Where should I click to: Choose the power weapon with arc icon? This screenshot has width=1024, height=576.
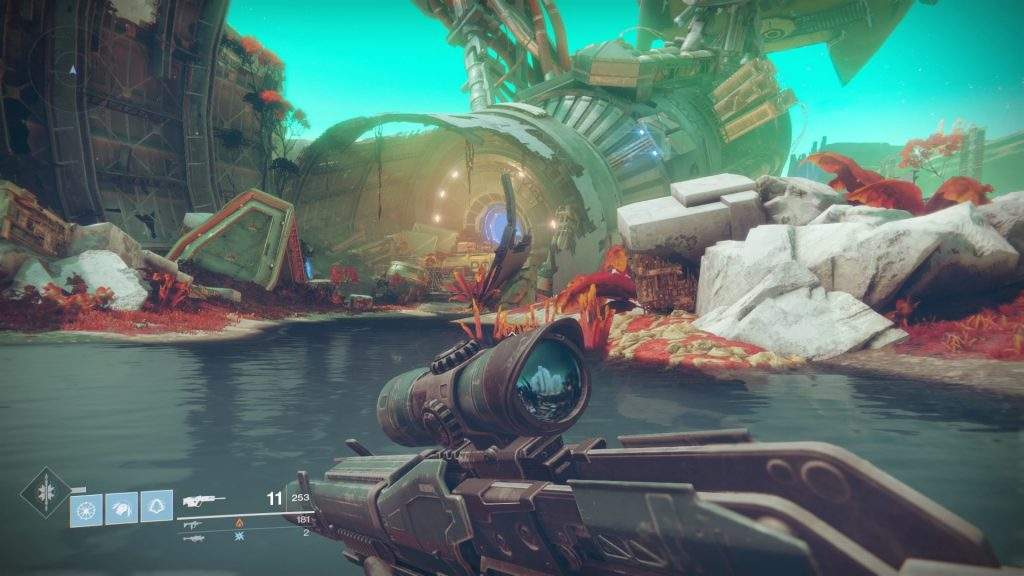pyautogui.click(x=192, y=537)
